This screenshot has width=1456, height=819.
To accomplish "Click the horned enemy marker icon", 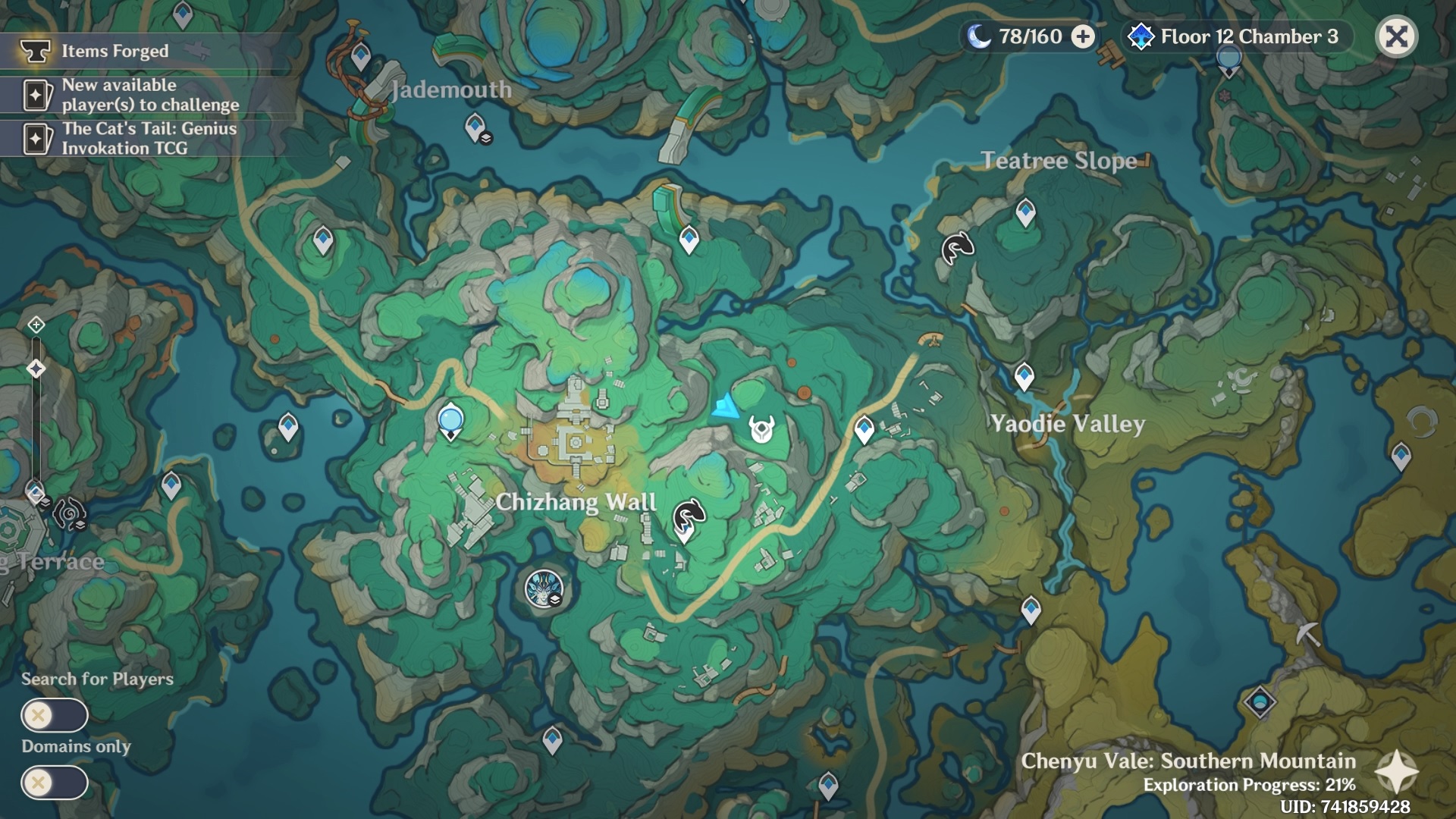I will pos(761,429).
